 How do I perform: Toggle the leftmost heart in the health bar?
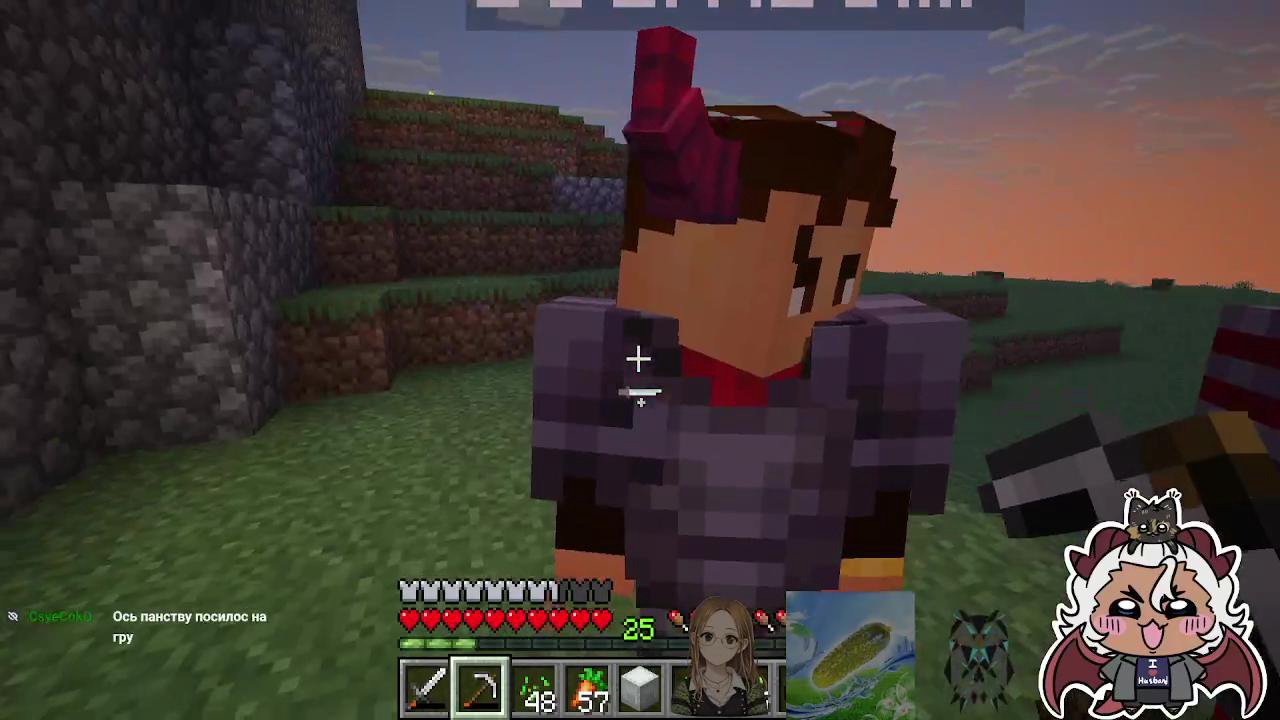tap(409, 620)
